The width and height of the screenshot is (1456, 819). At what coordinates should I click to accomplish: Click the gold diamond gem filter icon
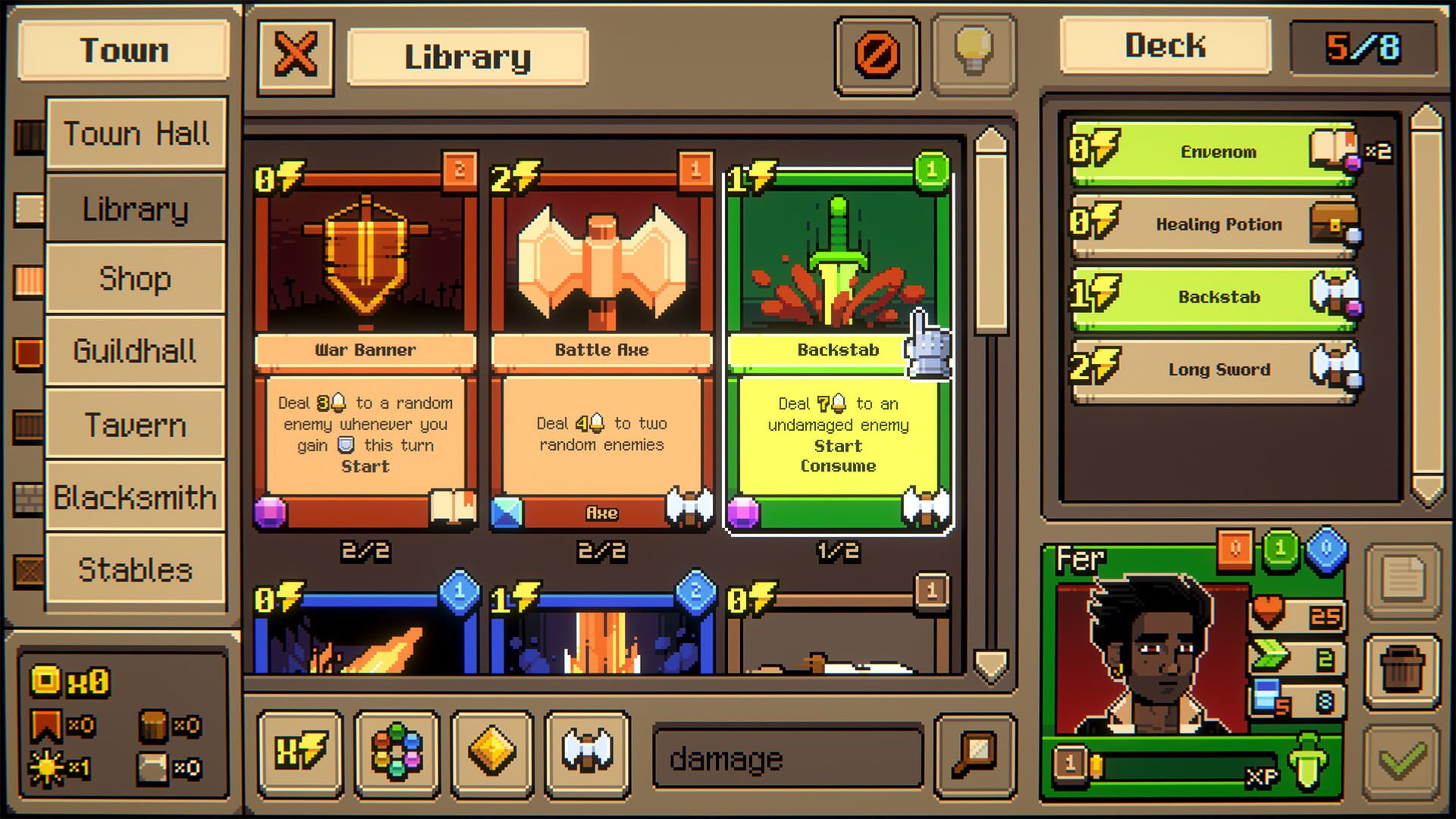491,755
